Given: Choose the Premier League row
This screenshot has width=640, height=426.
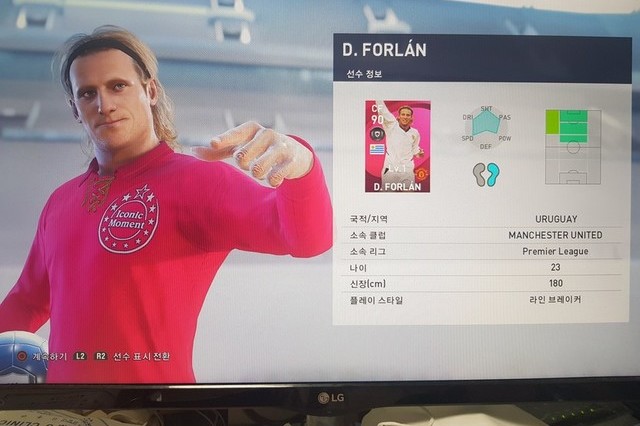Looking at the screenshot, I should [482, 251].
